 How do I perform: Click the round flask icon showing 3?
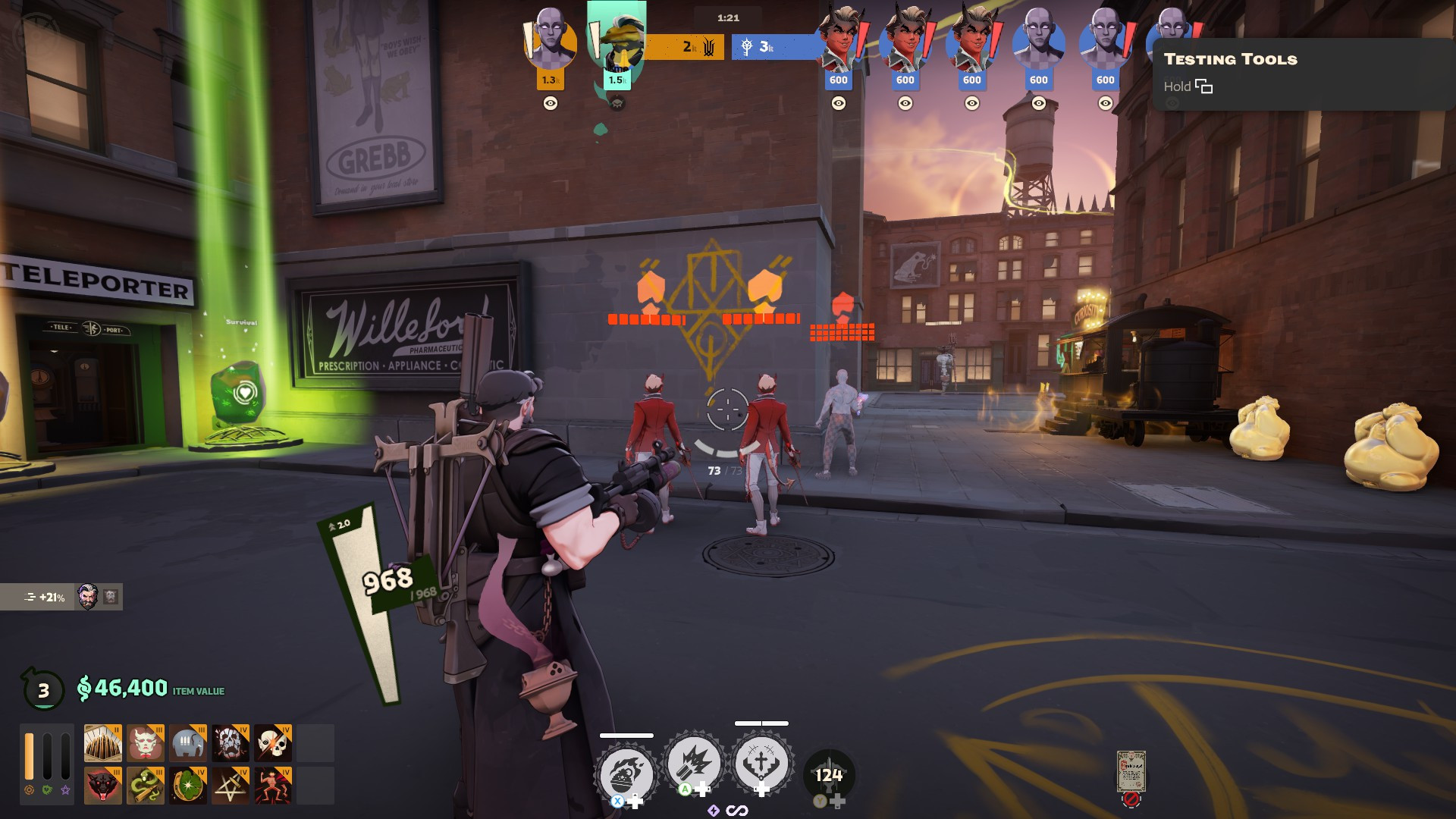click(x=43, y=689)
